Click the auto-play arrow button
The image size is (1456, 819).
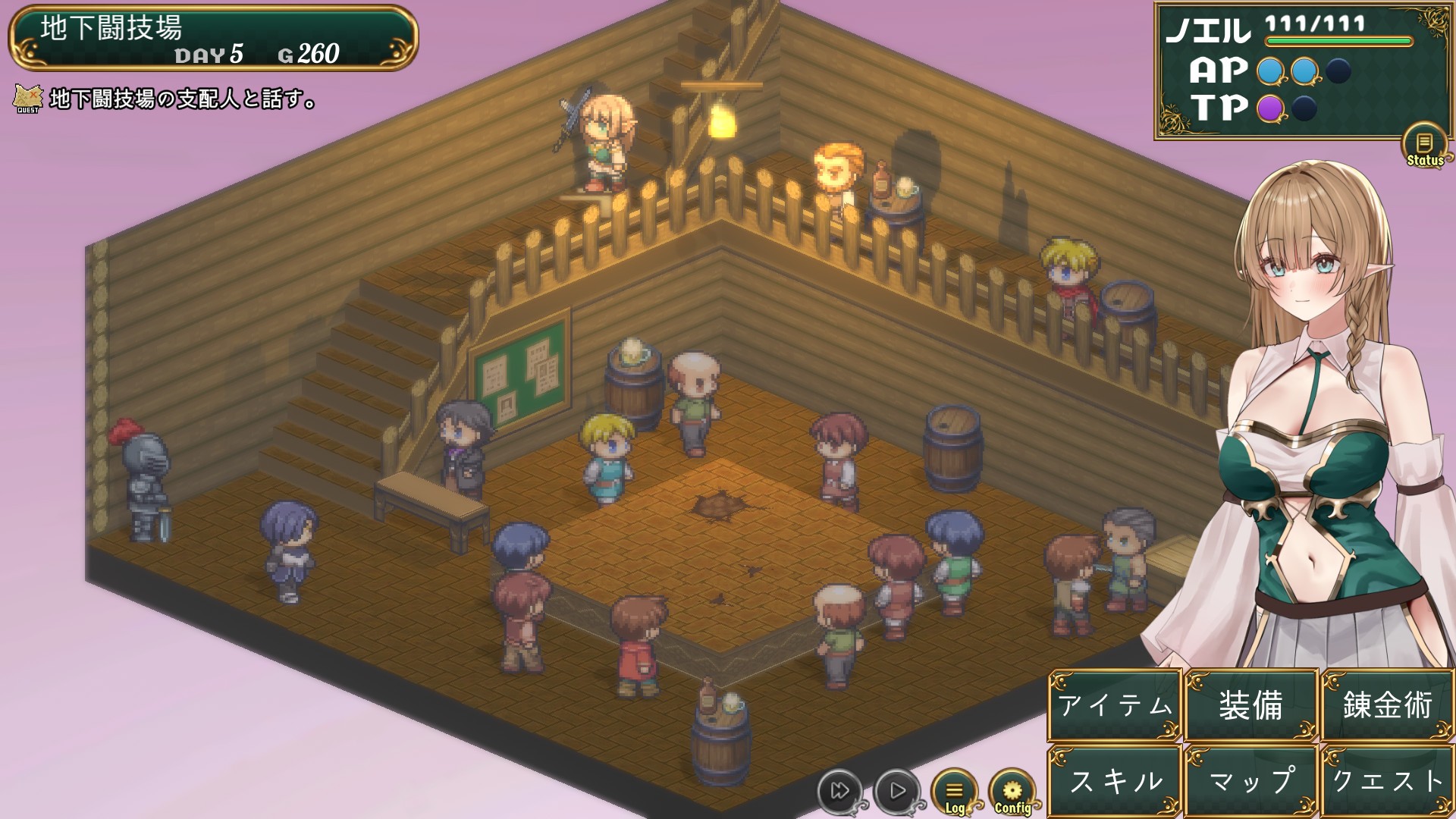[x=897, y=791]
